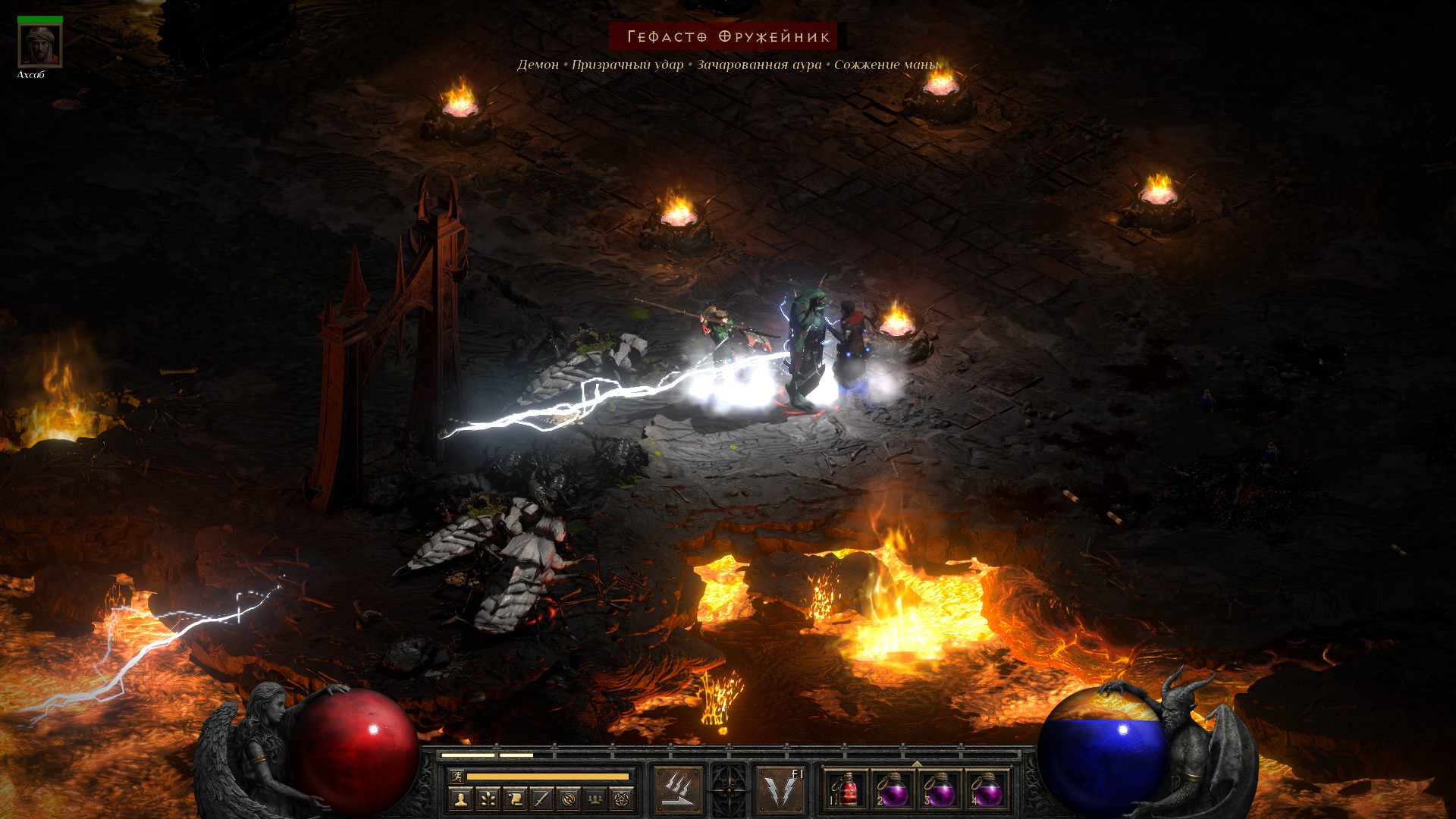Open the character screen with bust icon
The height and width of the screenshot is (819, 1456).
coord(460,799)
